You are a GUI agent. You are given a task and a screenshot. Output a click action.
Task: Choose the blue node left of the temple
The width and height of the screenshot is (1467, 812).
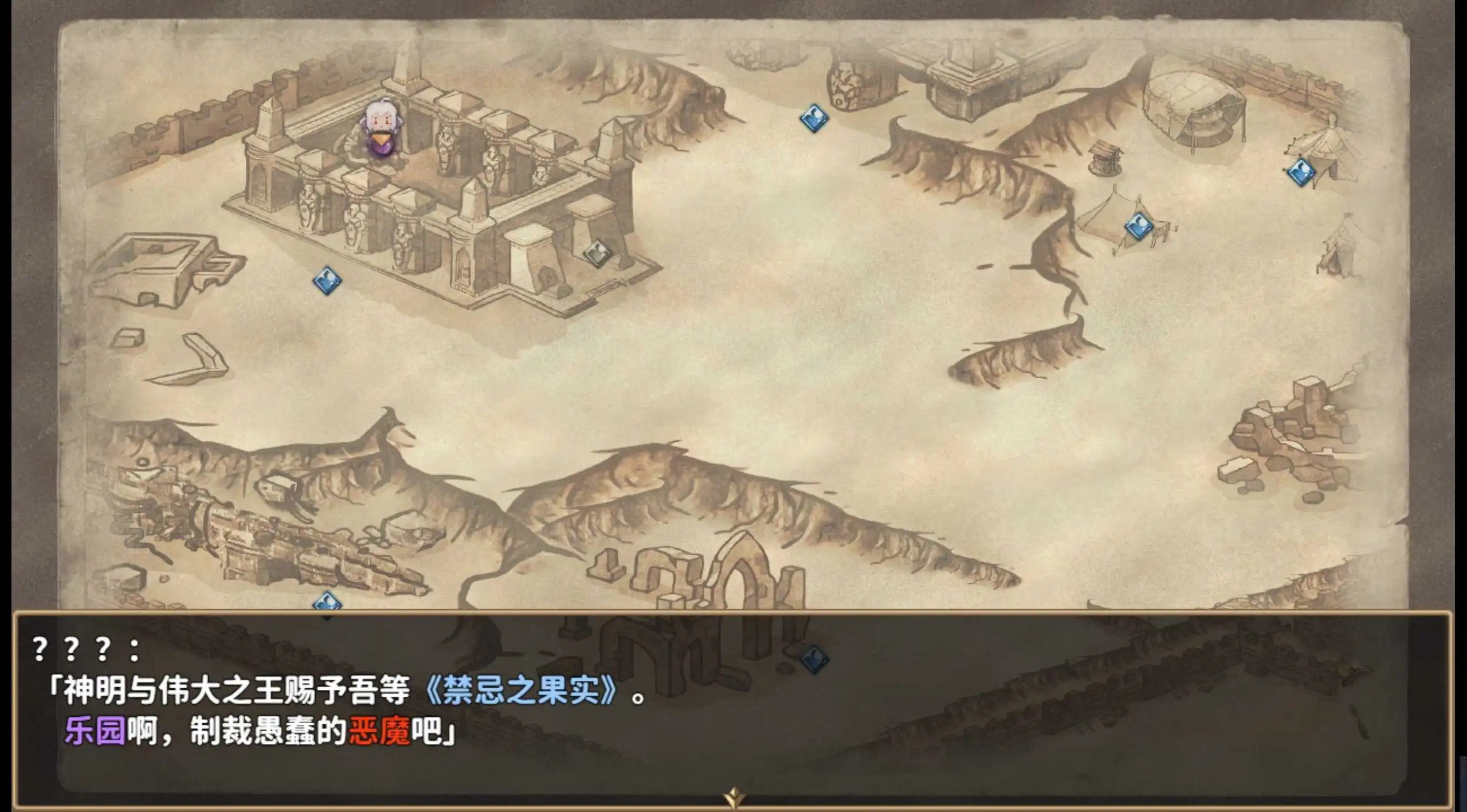(x=328, y=281)
